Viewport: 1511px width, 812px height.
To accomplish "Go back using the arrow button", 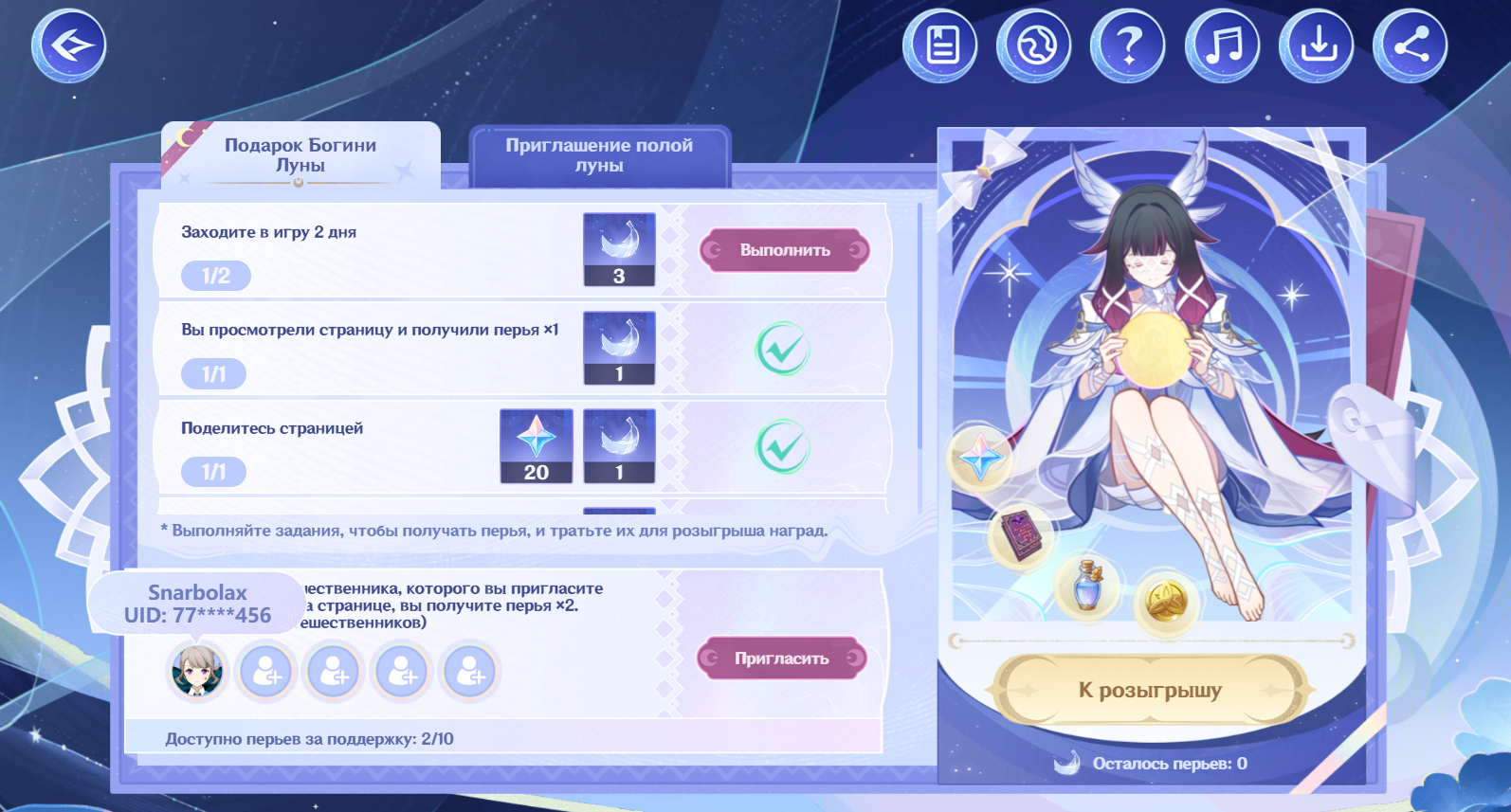I will click(x=68, y=45).
